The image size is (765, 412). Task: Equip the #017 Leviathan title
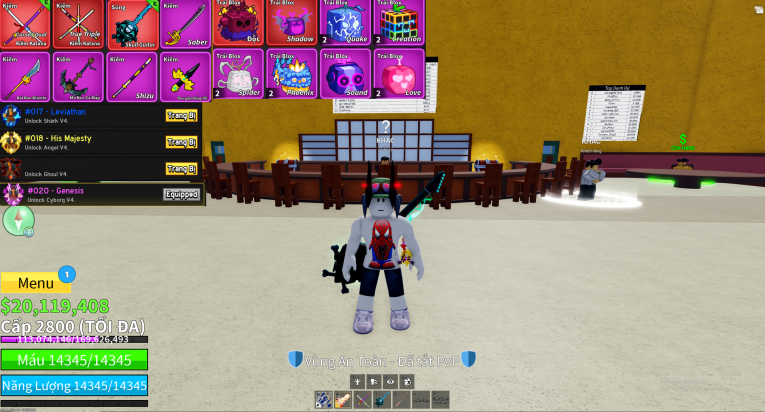(x=181, y=115)
